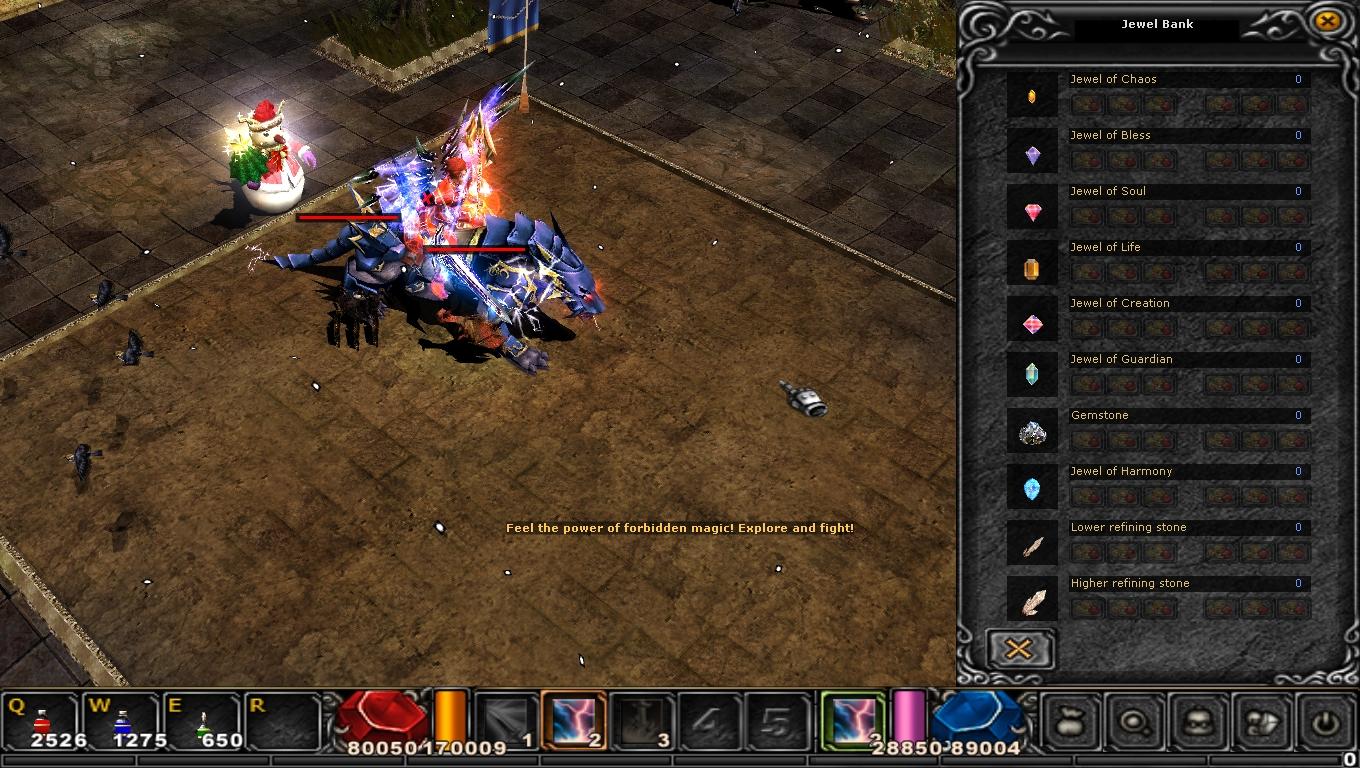This screenshot has width=1360, height=768.
Task: Select the skill in hotbar slot 1
Action: [x=506, y=720]
